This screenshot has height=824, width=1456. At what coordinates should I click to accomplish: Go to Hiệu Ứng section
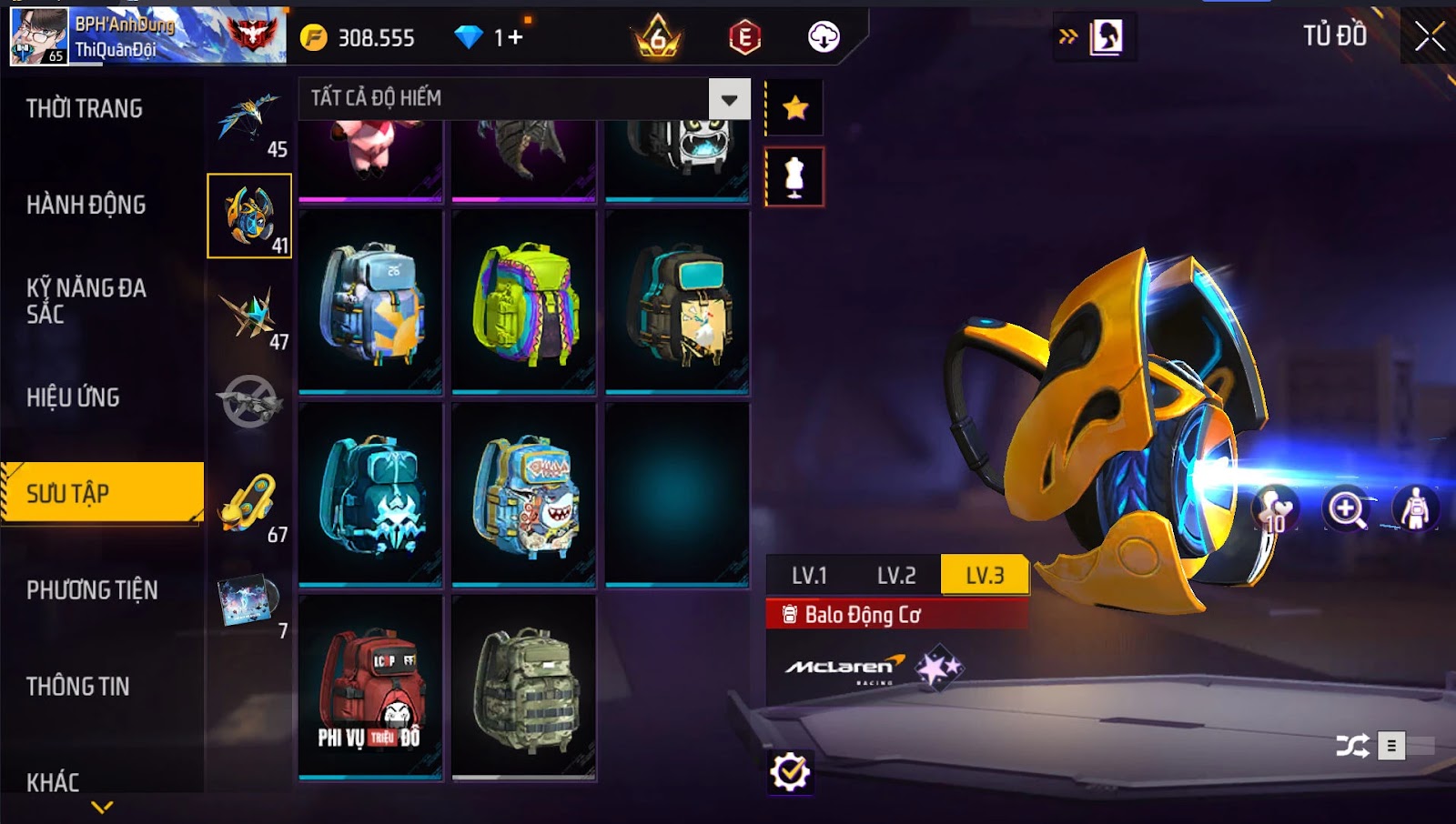(x=73, y=397)
